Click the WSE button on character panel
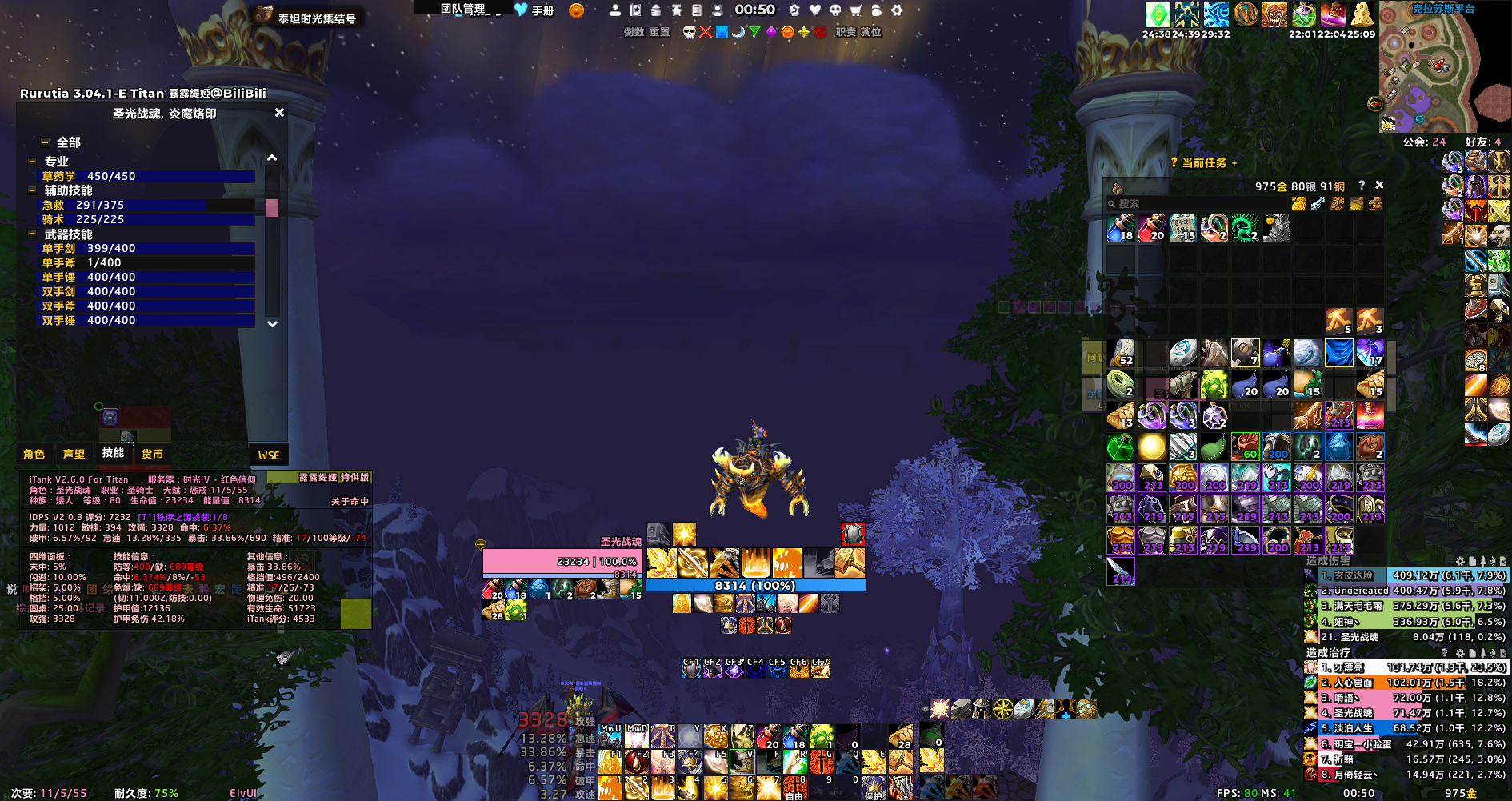This screenshot has height=801, width=1512. coord(269,455)
